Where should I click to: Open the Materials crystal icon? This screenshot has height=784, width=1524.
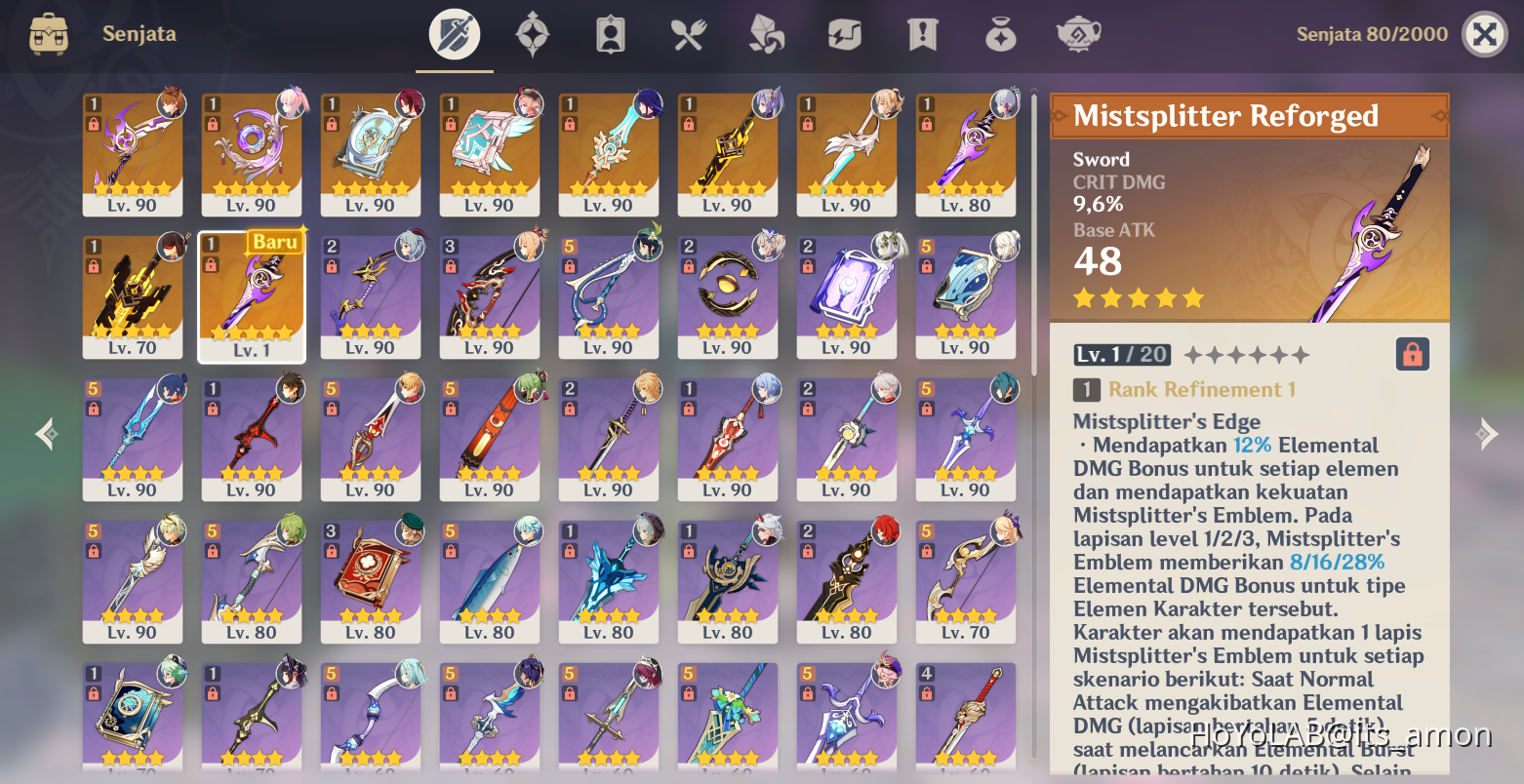(766, 33)
